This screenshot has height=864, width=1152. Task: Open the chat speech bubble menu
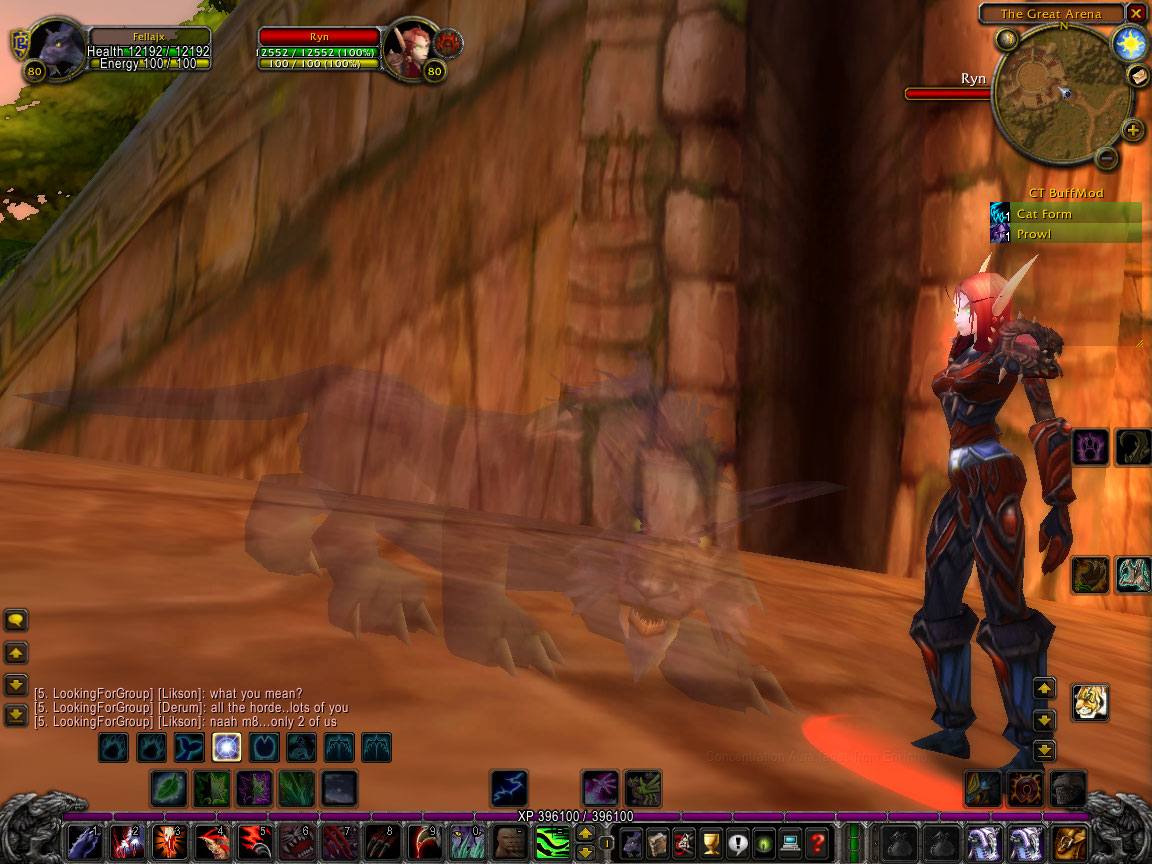click(16, 621)
